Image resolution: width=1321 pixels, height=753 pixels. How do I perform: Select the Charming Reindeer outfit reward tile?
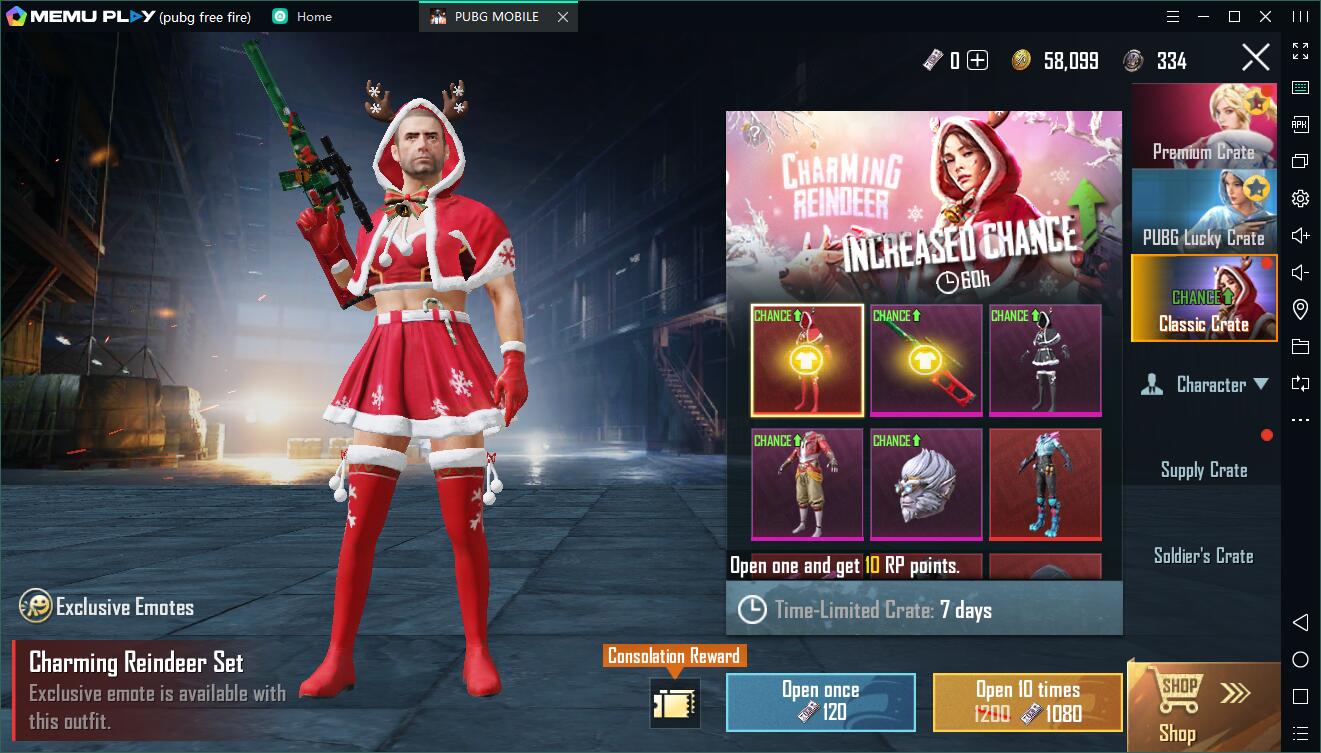coord(807,360)
